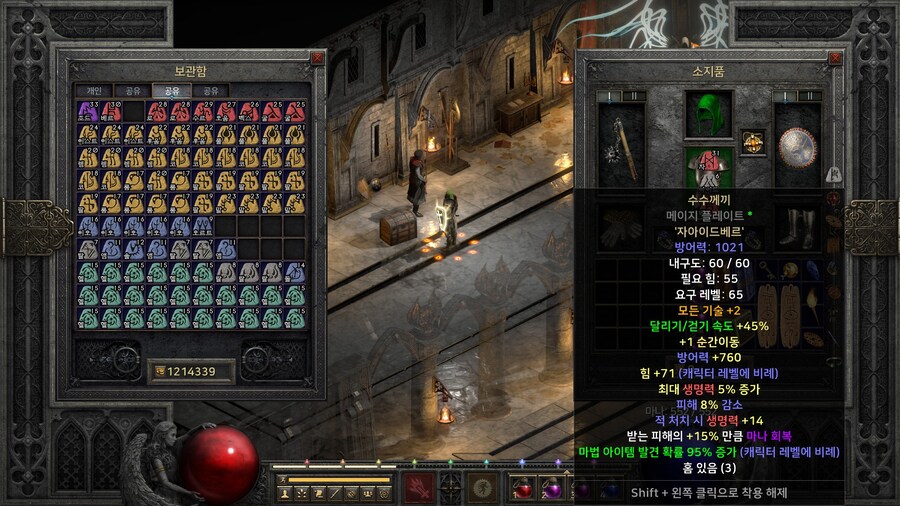Open the character screen mini-menu button

(285, 492)
